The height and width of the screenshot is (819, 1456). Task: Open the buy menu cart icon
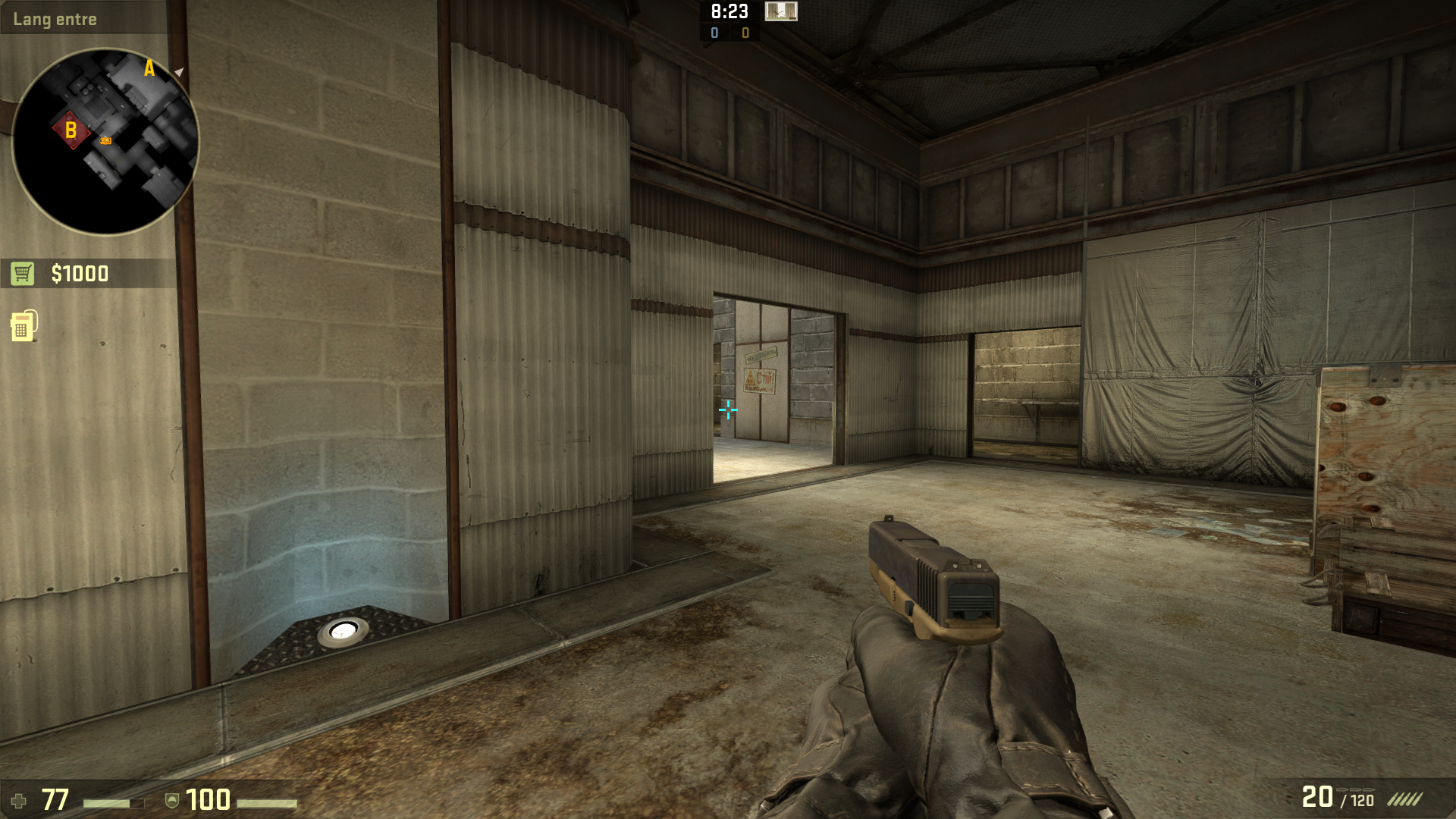23,273
